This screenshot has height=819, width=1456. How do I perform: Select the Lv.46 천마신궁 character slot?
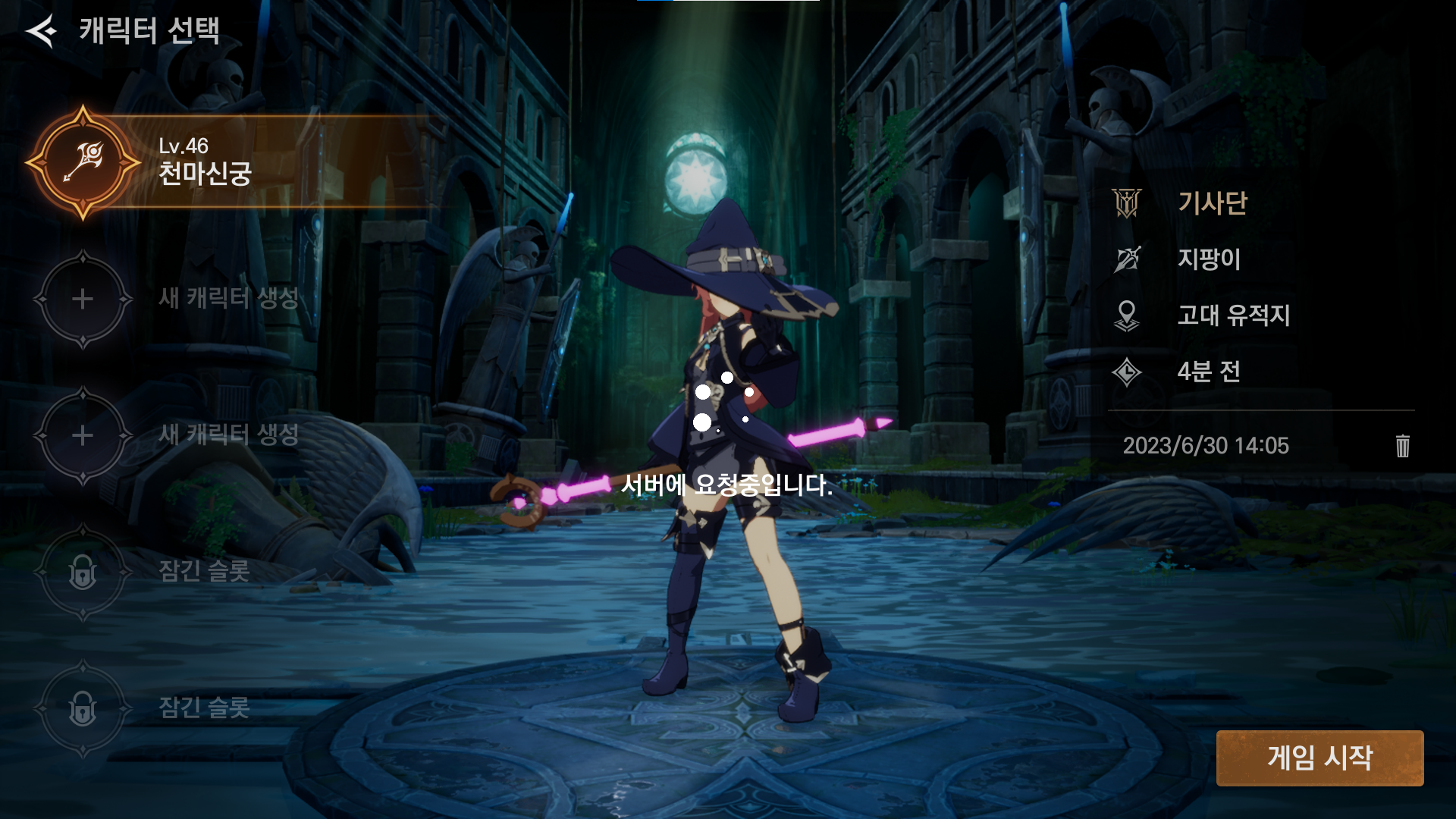[x=205, y=162]
